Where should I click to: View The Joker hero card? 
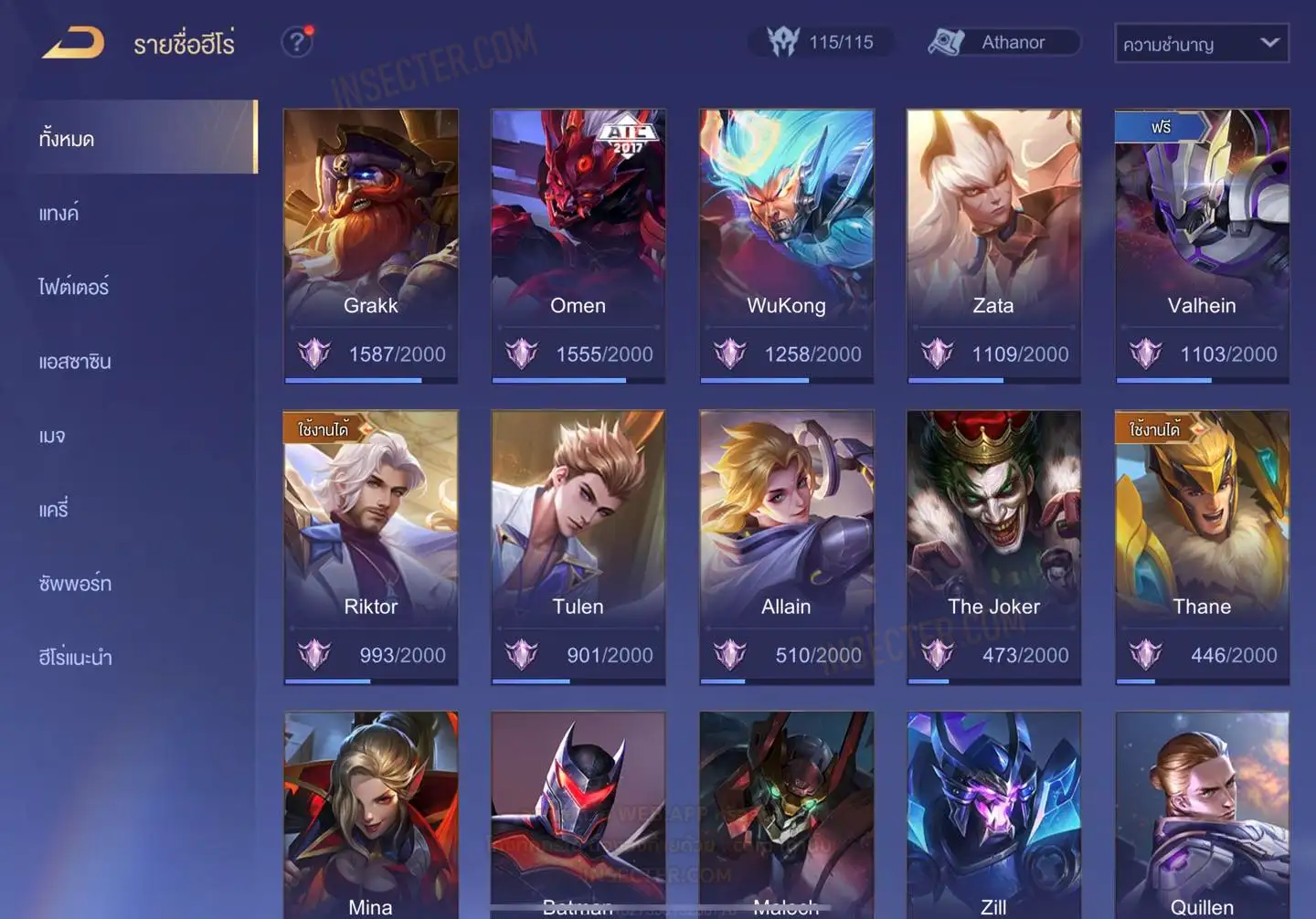coord(993,546)
